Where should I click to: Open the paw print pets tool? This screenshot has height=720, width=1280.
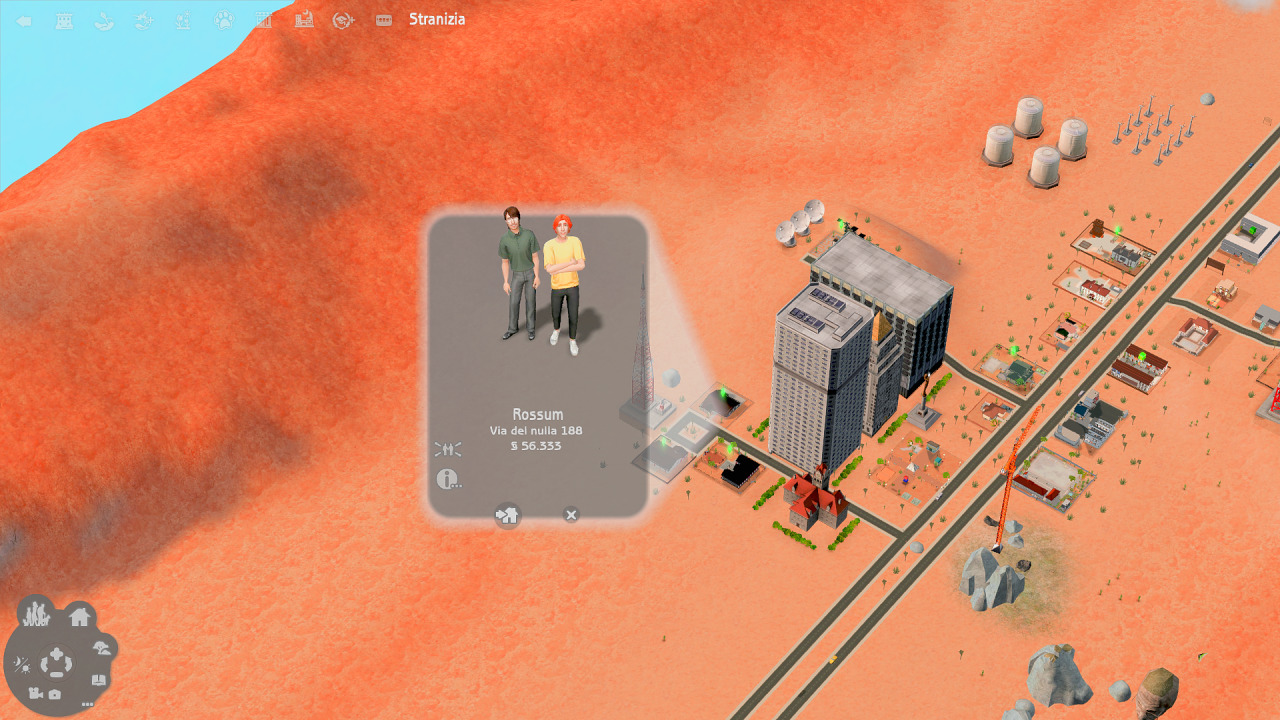(x=224, y=20)
